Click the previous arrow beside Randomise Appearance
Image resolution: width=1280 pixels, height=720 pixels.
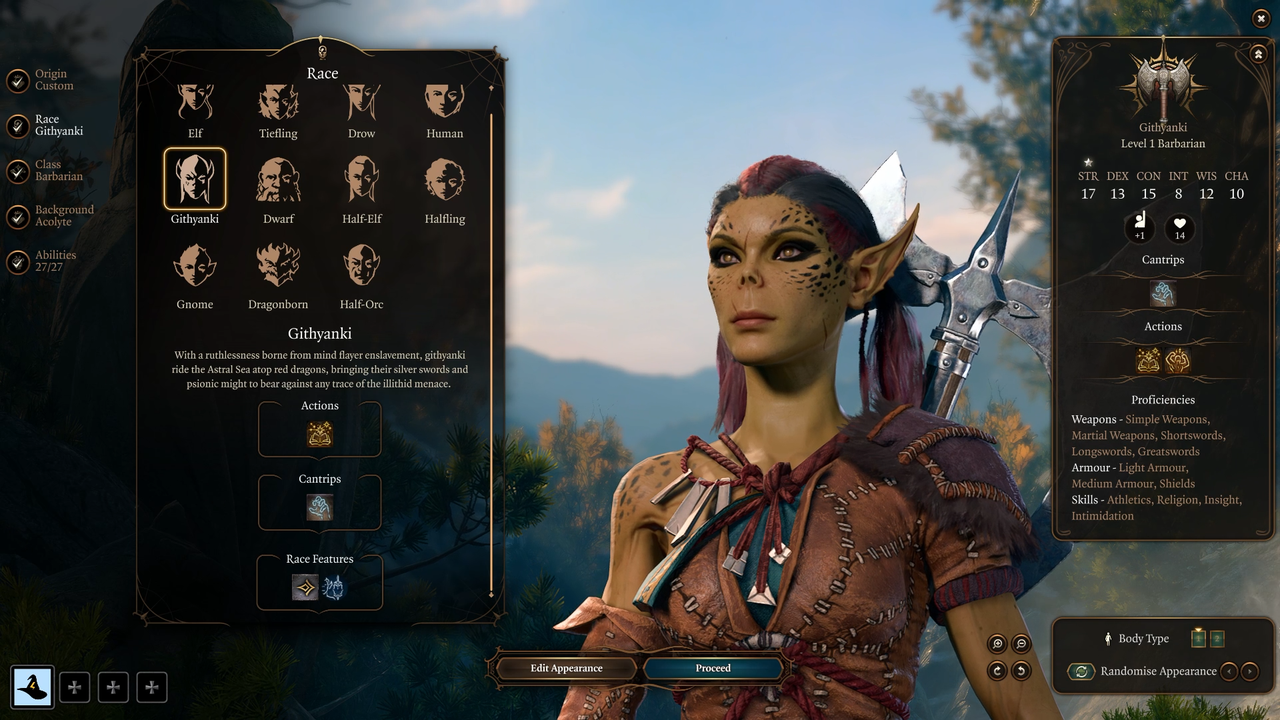1229,671
